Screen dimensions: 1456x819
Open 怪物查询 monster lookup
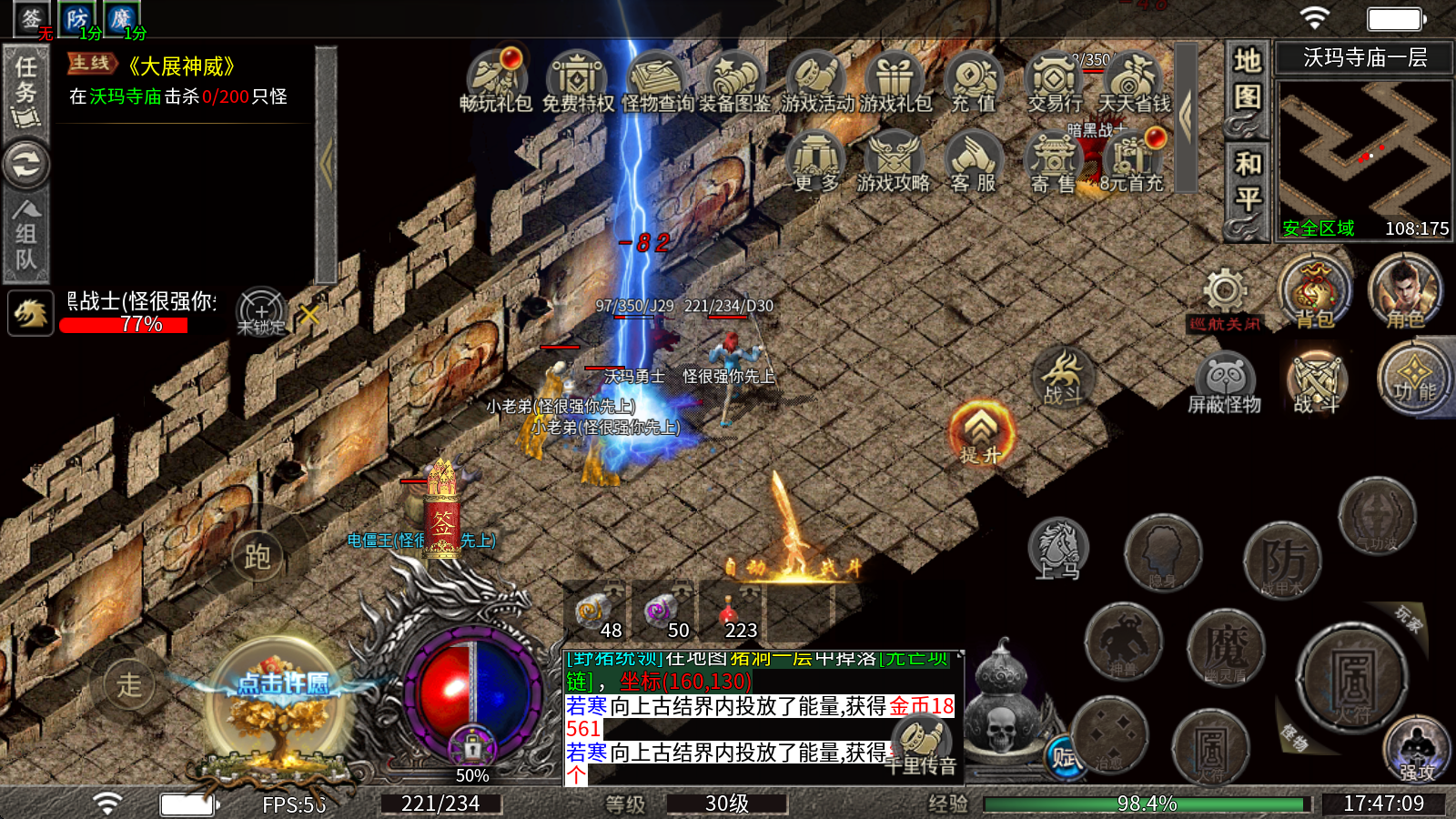pyautogui.click(x=657, y=80)
